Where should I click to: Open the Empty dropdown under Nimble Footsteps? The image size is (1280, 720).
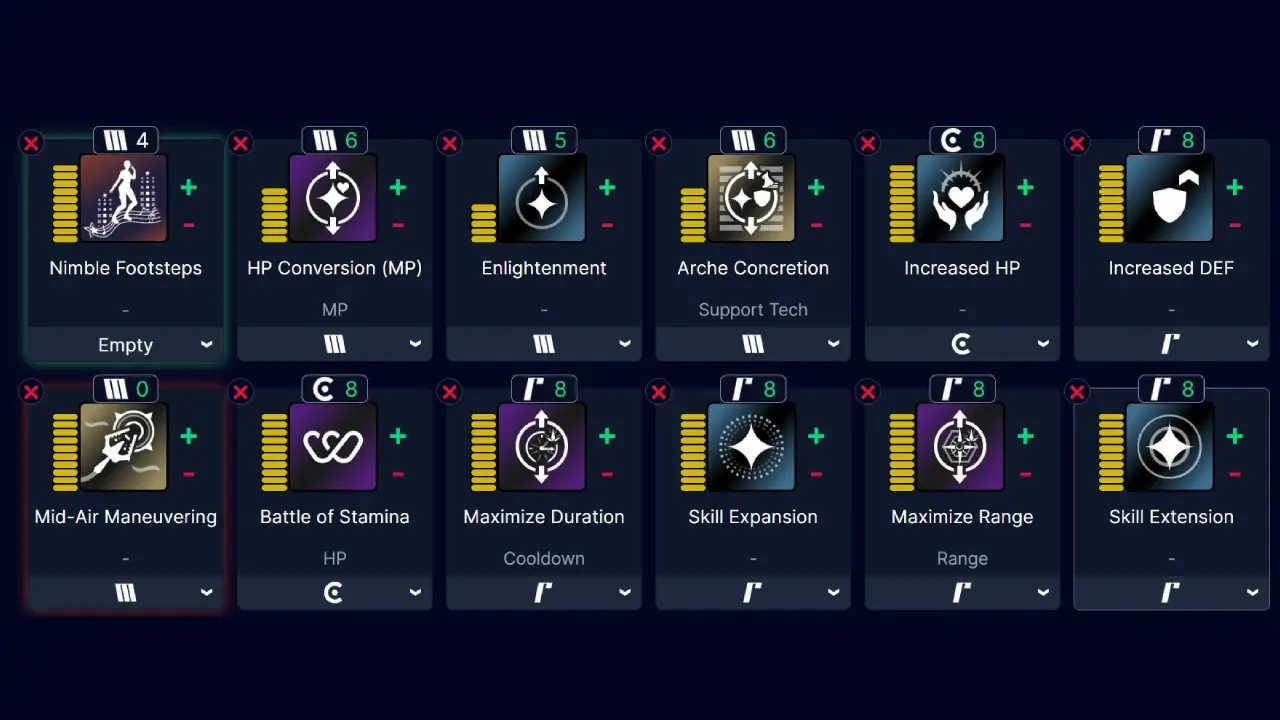125,344
